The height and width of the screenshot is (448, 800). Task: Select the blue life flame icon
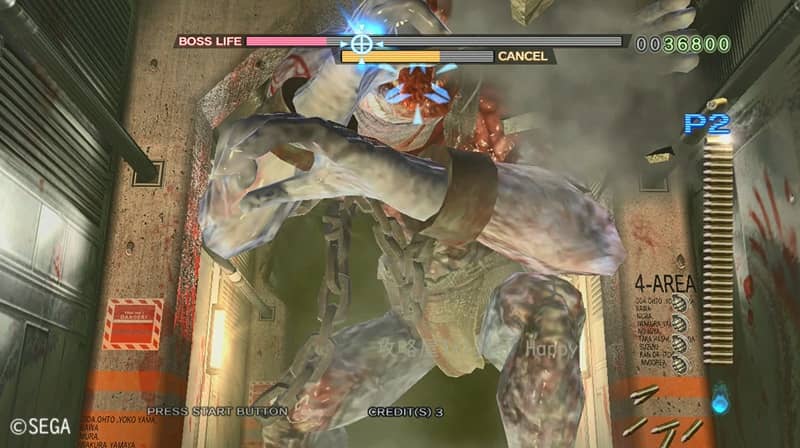point(720,401)
